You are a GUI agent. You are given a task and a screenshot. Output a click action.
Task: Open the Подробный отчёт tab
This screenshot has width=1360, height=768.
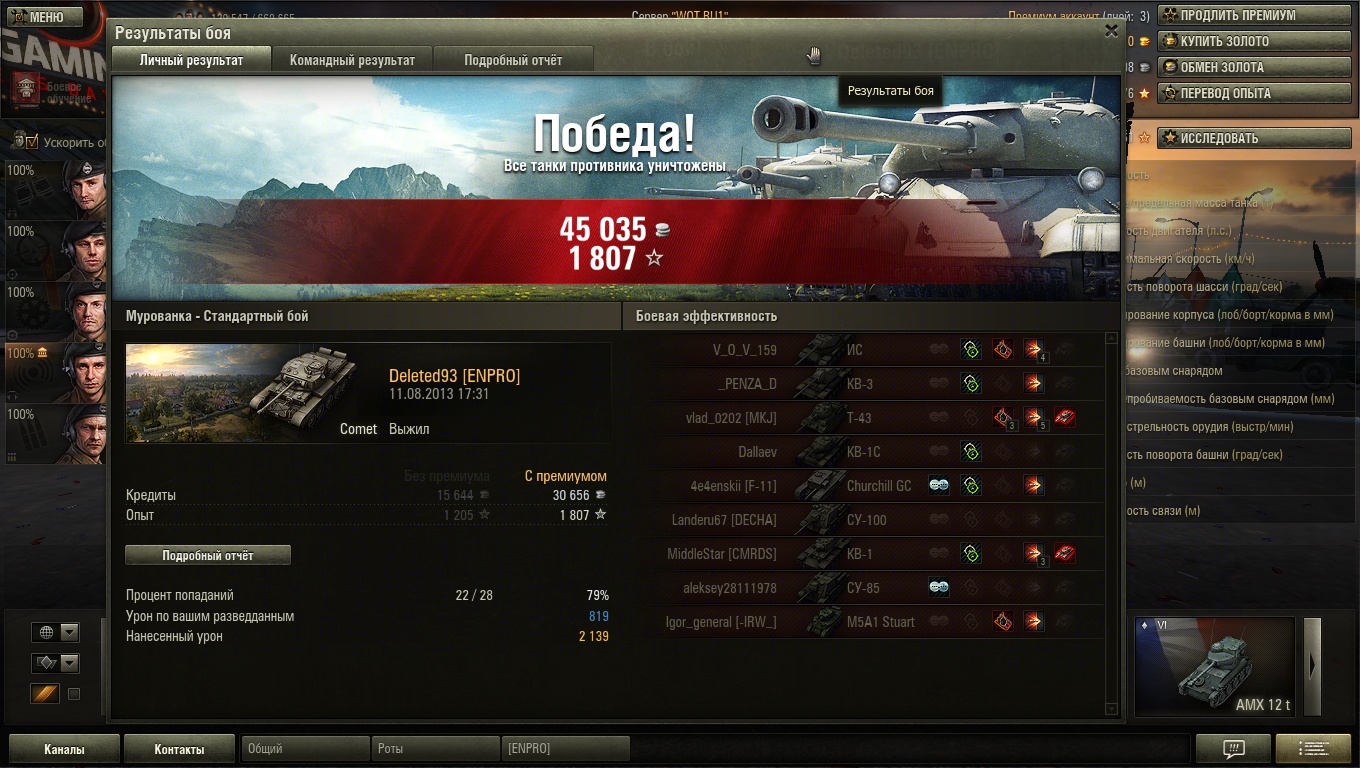click(513, 60)
